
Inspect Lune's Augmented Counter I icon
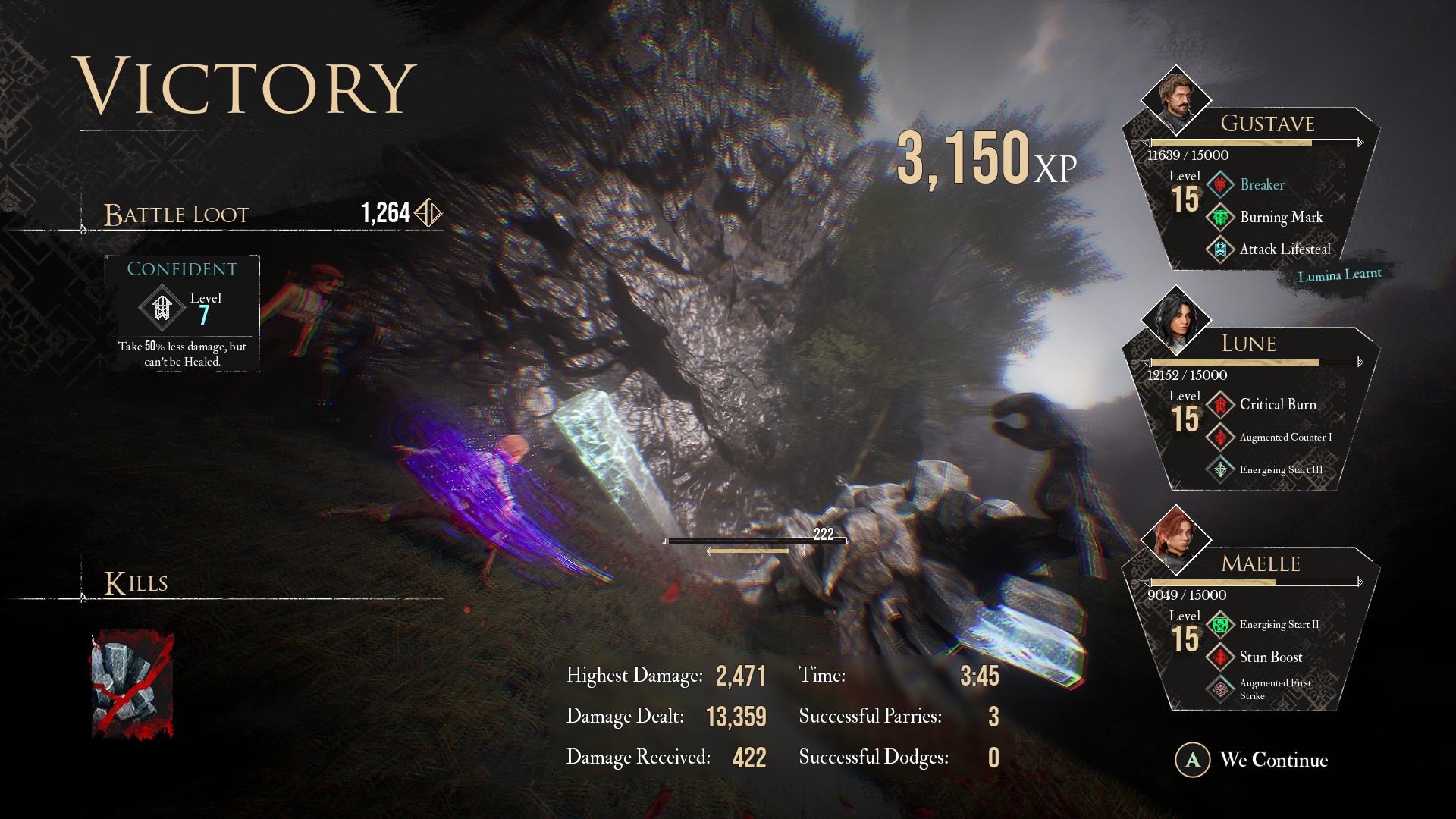[1220, 438]
